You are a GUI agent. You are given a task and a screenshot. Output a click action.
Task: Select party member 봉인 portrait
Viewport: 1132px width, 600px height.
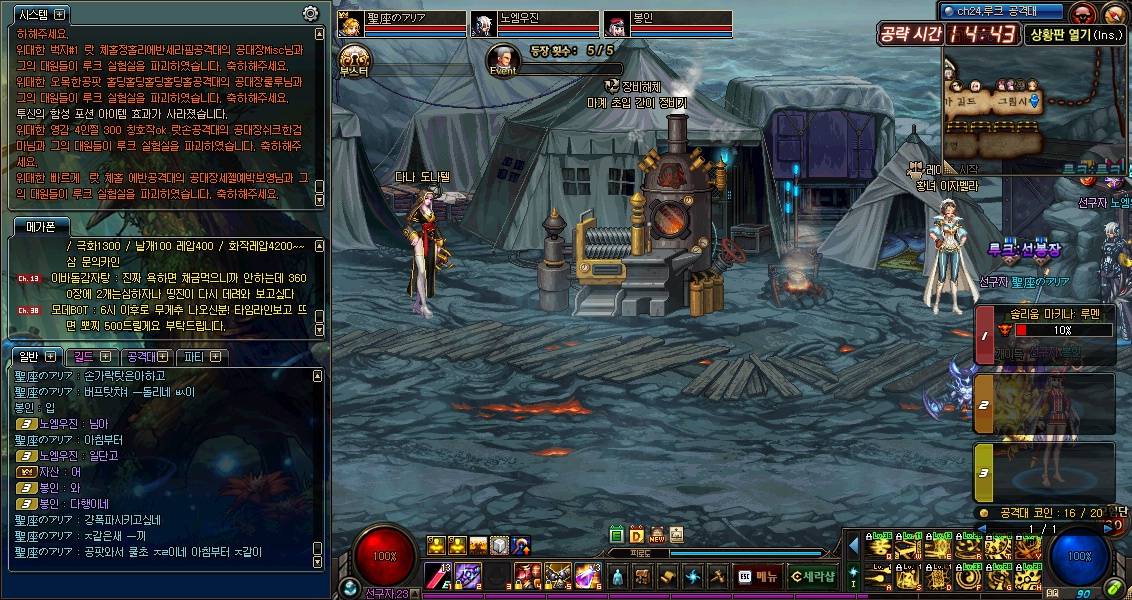(x=616, y=23)
